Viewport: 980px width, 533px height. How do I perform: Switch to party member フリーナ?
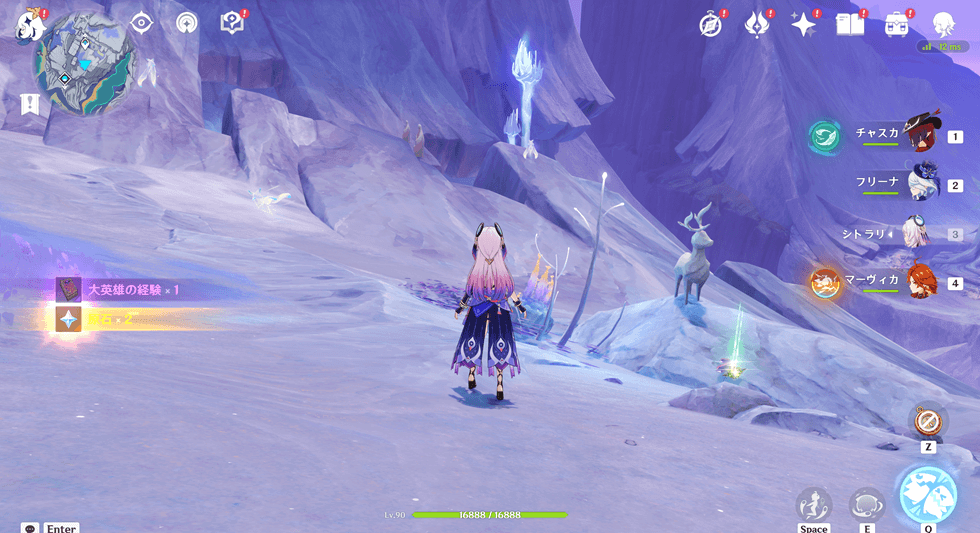tap(920, 184)
